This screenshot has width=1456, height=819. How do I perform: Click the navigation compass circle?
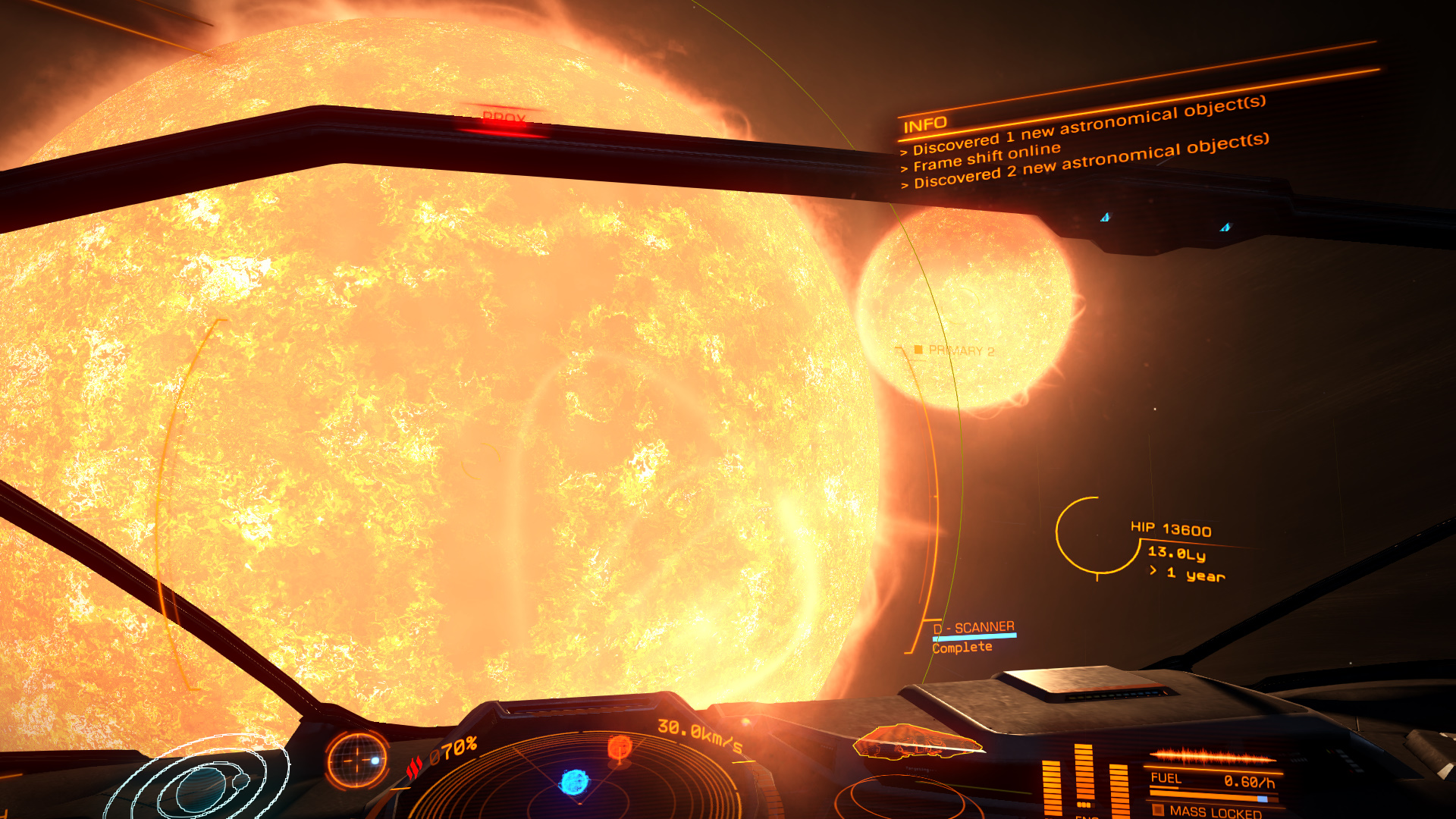pos(356,758)
